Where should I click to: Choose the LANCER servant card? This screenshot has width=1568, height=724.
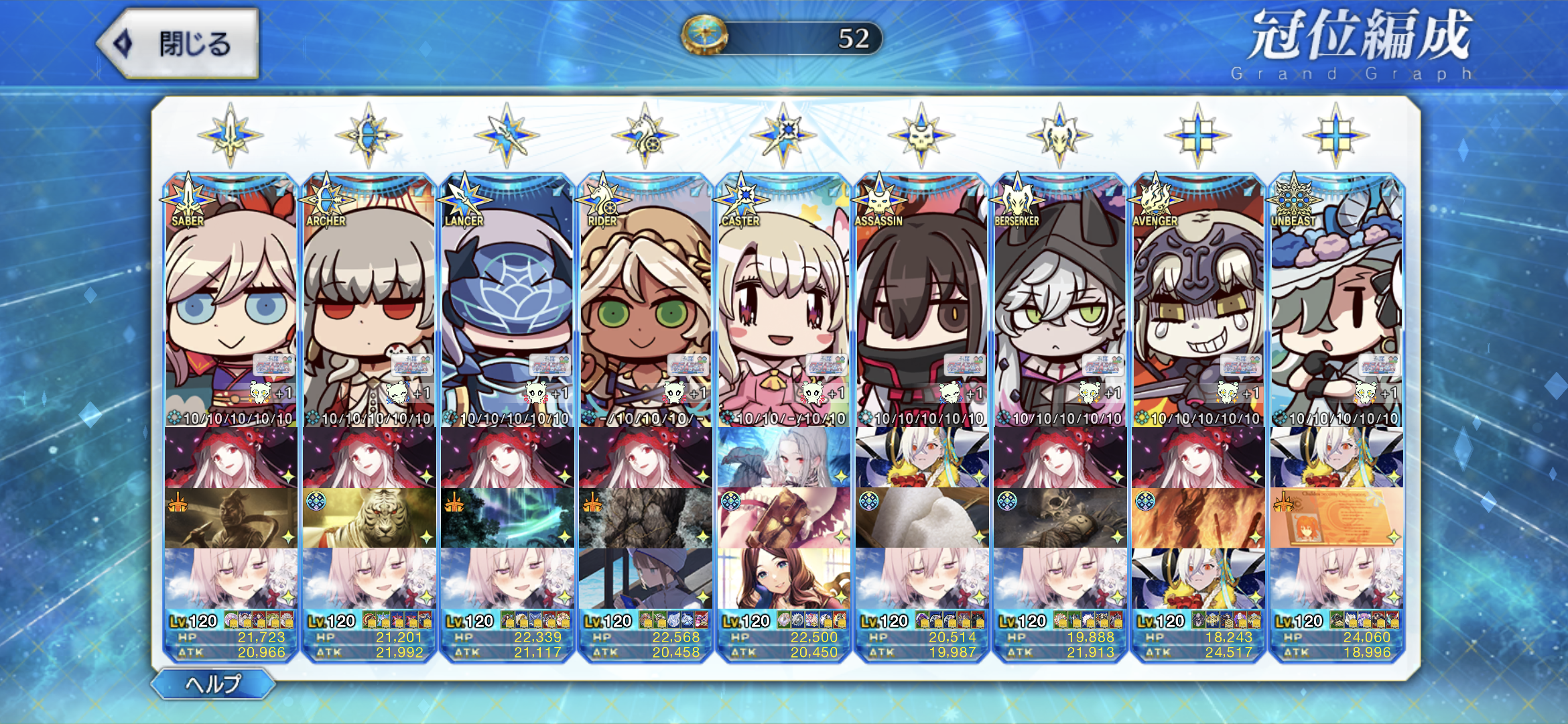(x=507, y=302)
